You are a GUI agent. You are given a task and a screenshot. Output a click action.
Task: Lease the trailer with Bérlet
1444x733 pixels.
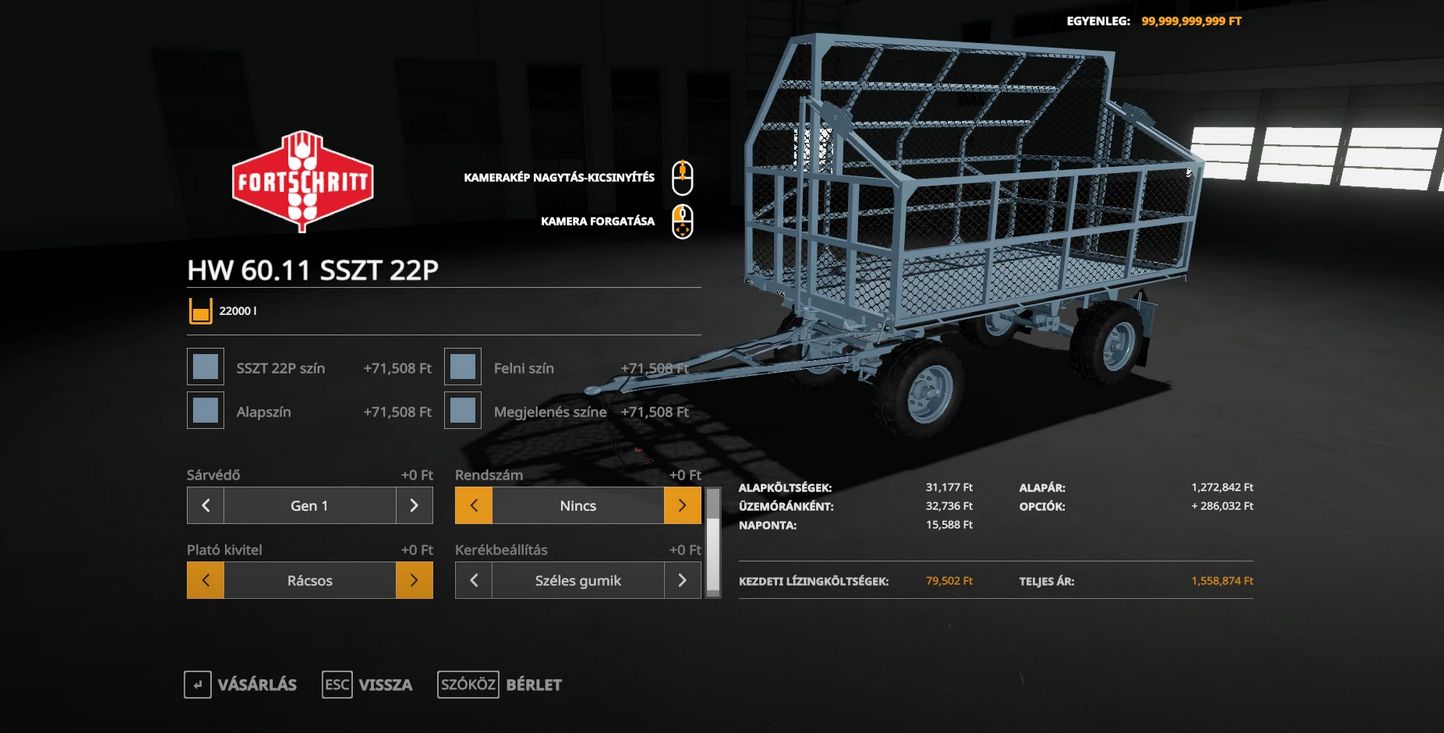[x=500, y=685]
